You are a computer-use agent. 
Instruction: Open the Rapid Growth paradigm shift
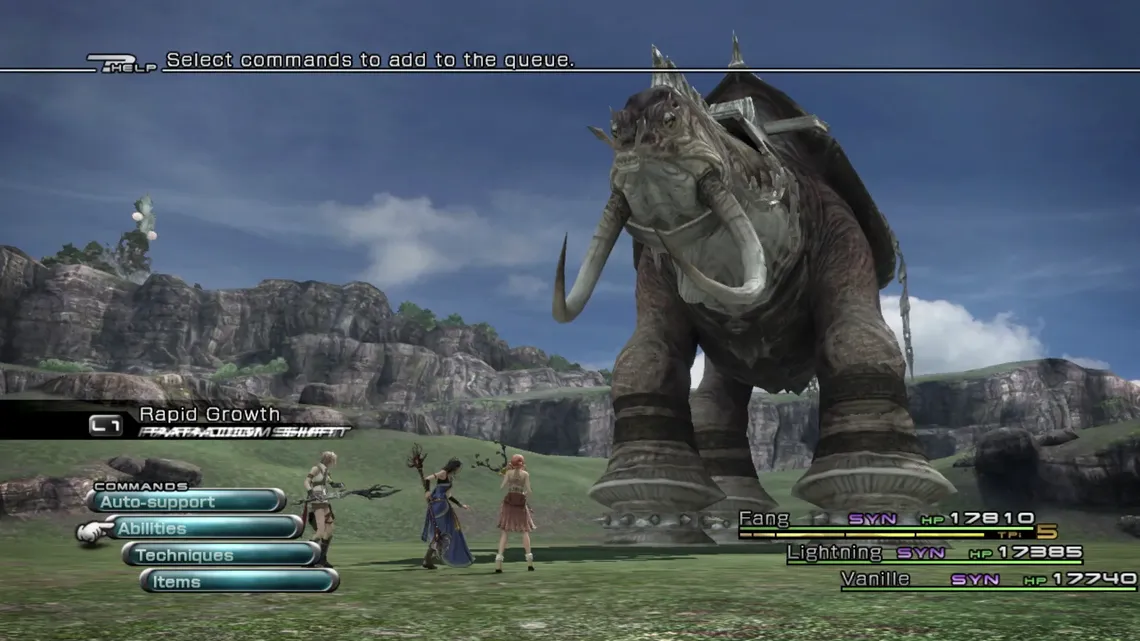coord(209,415)
